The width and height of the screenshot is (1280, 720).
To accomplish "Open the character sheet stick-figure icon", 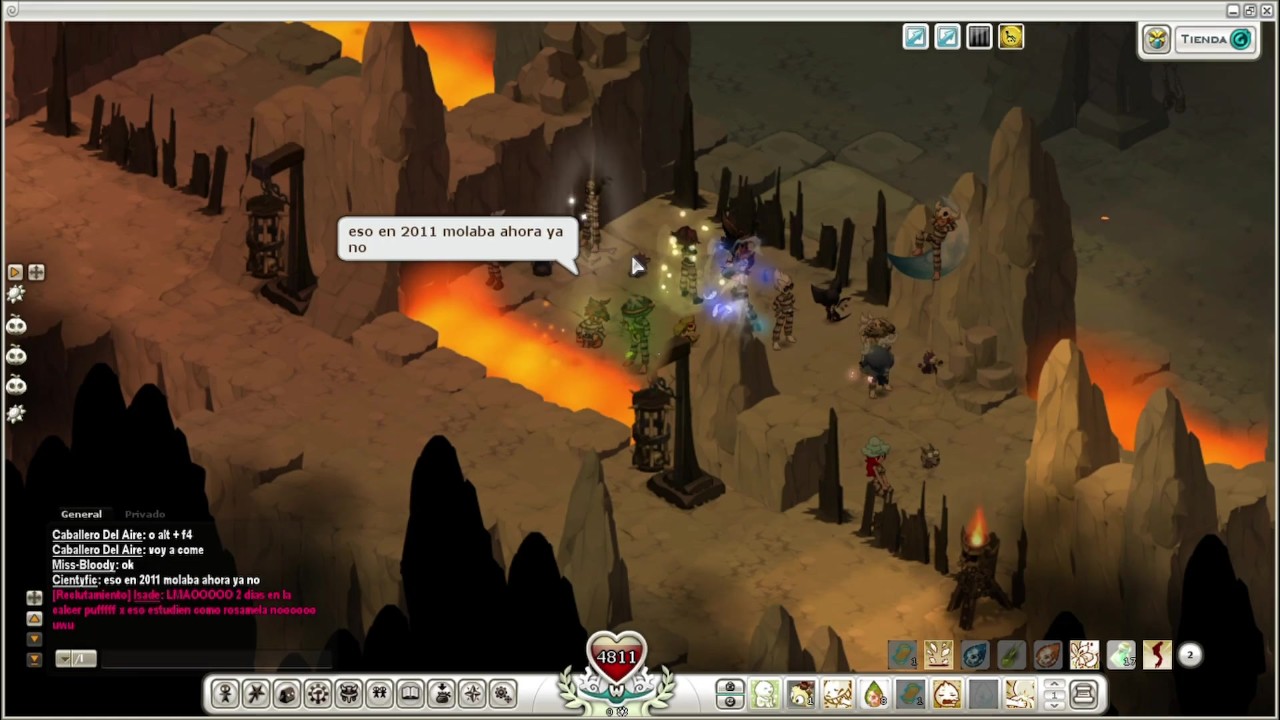I will (225, 693).
